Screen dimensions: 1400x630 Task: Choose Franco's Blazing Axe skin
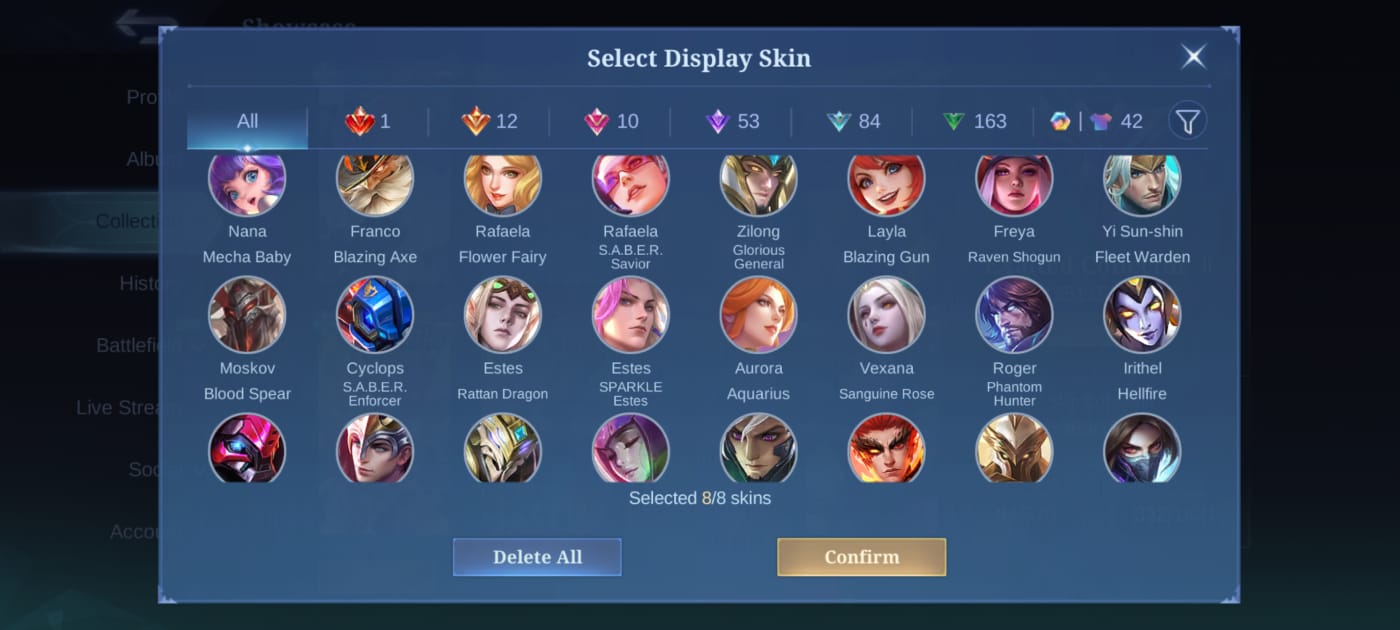375,185
